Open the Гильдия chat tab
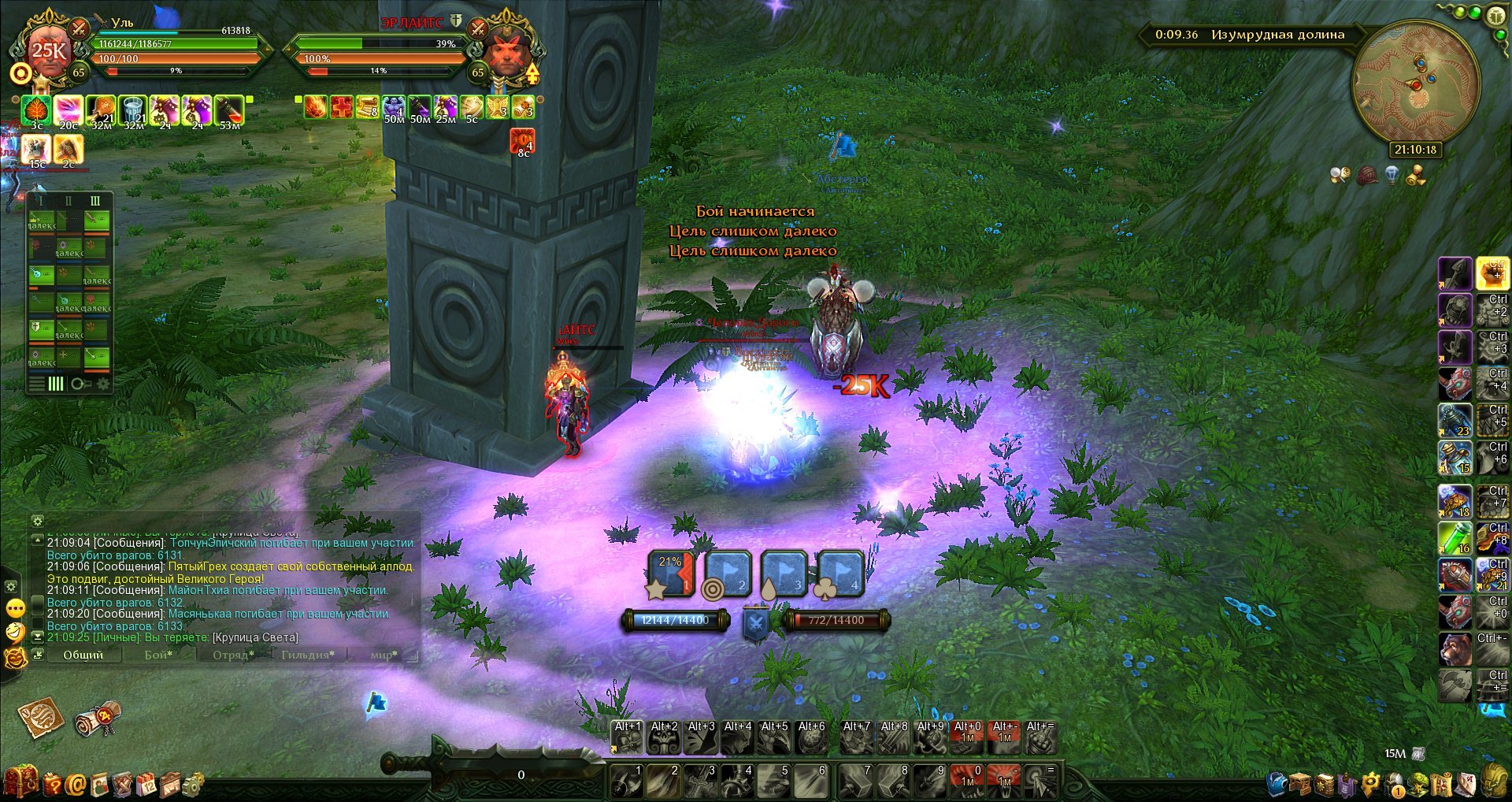The image size is (1512, 802). [x=307, y=655]
